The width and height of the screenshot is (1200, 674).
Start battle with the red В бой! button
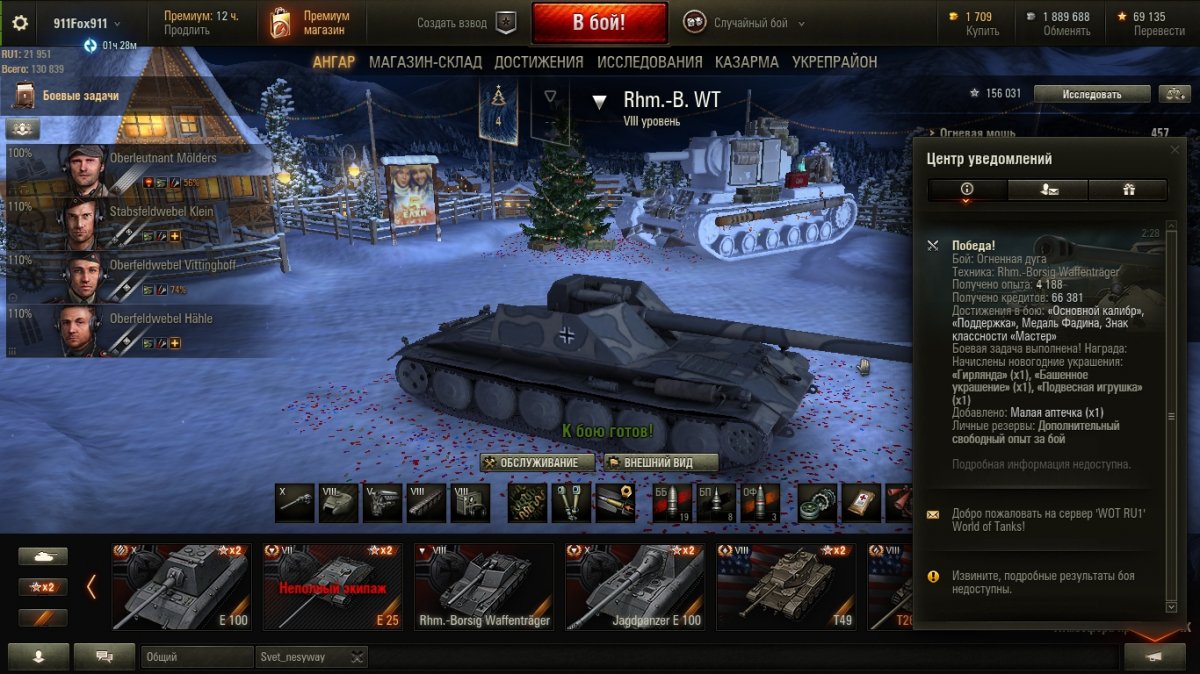pos(599,23)
